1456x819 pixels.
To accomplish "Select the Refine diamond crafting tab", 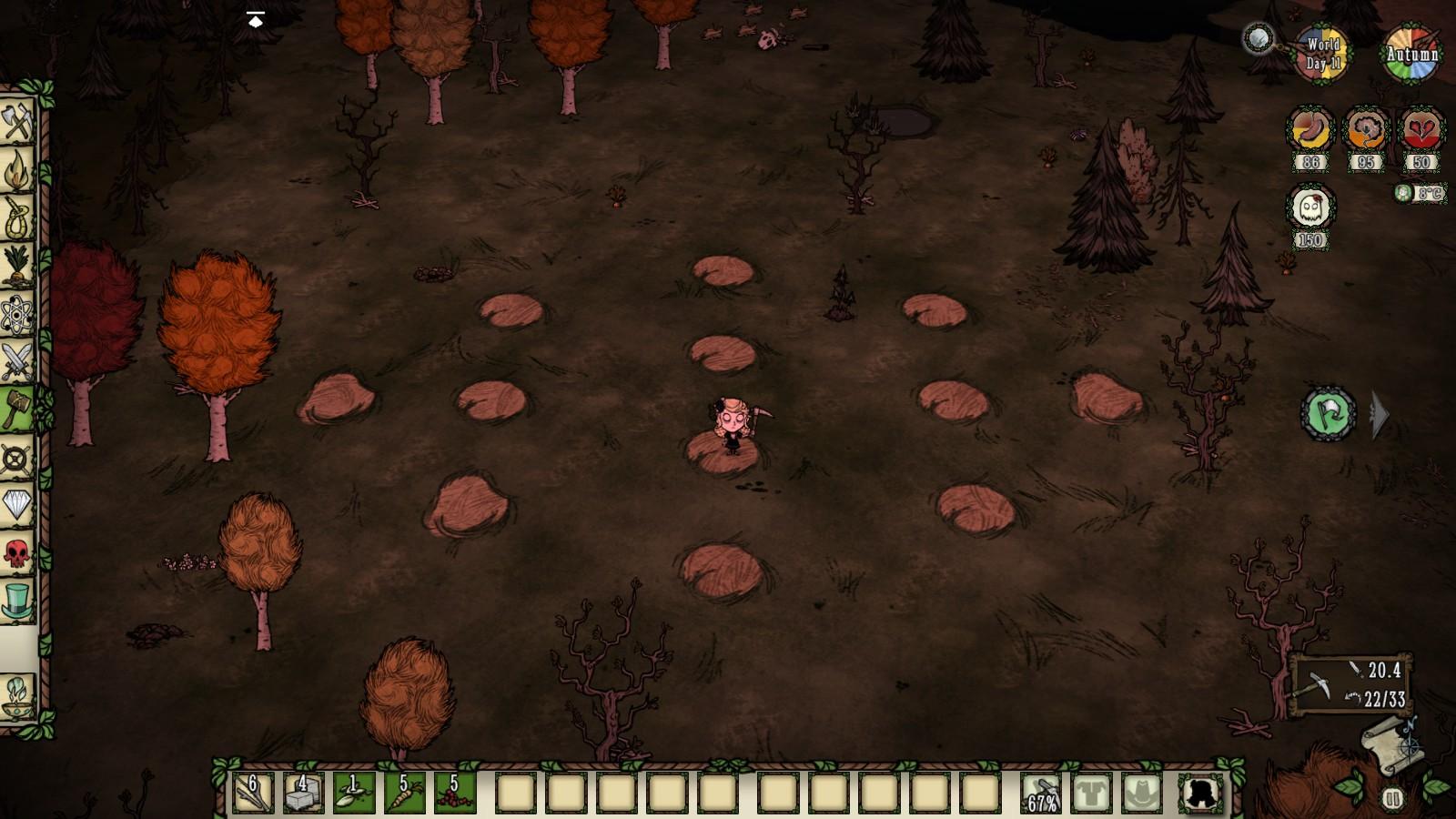I will click(17, 503).
